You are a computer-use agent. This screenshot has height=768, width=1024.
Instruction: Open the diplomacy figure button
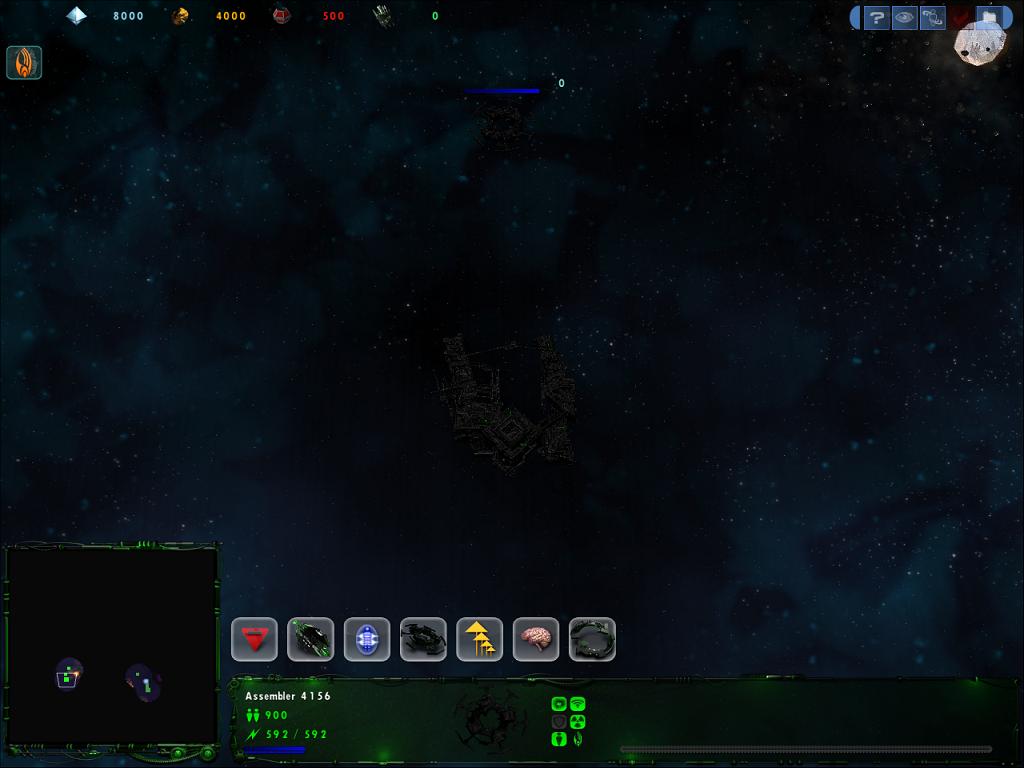point(932,18)
